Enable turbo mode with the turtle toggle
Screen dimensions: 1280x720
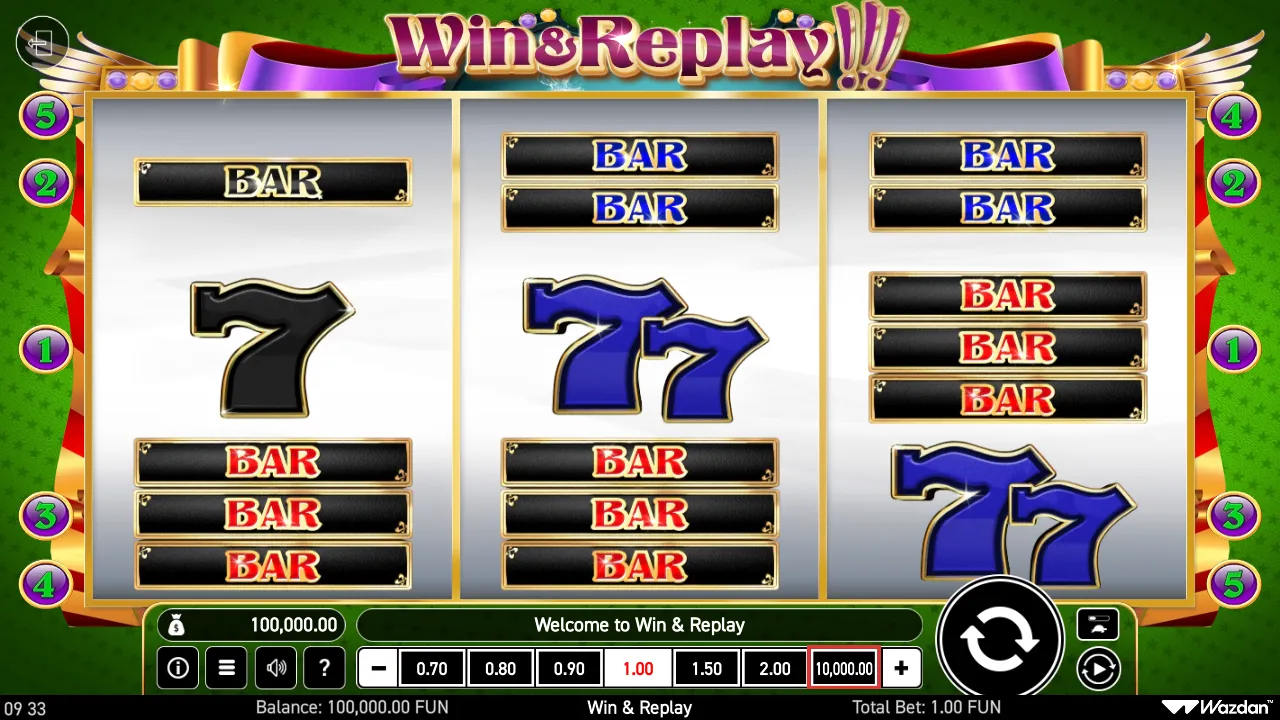(1097, 624)
